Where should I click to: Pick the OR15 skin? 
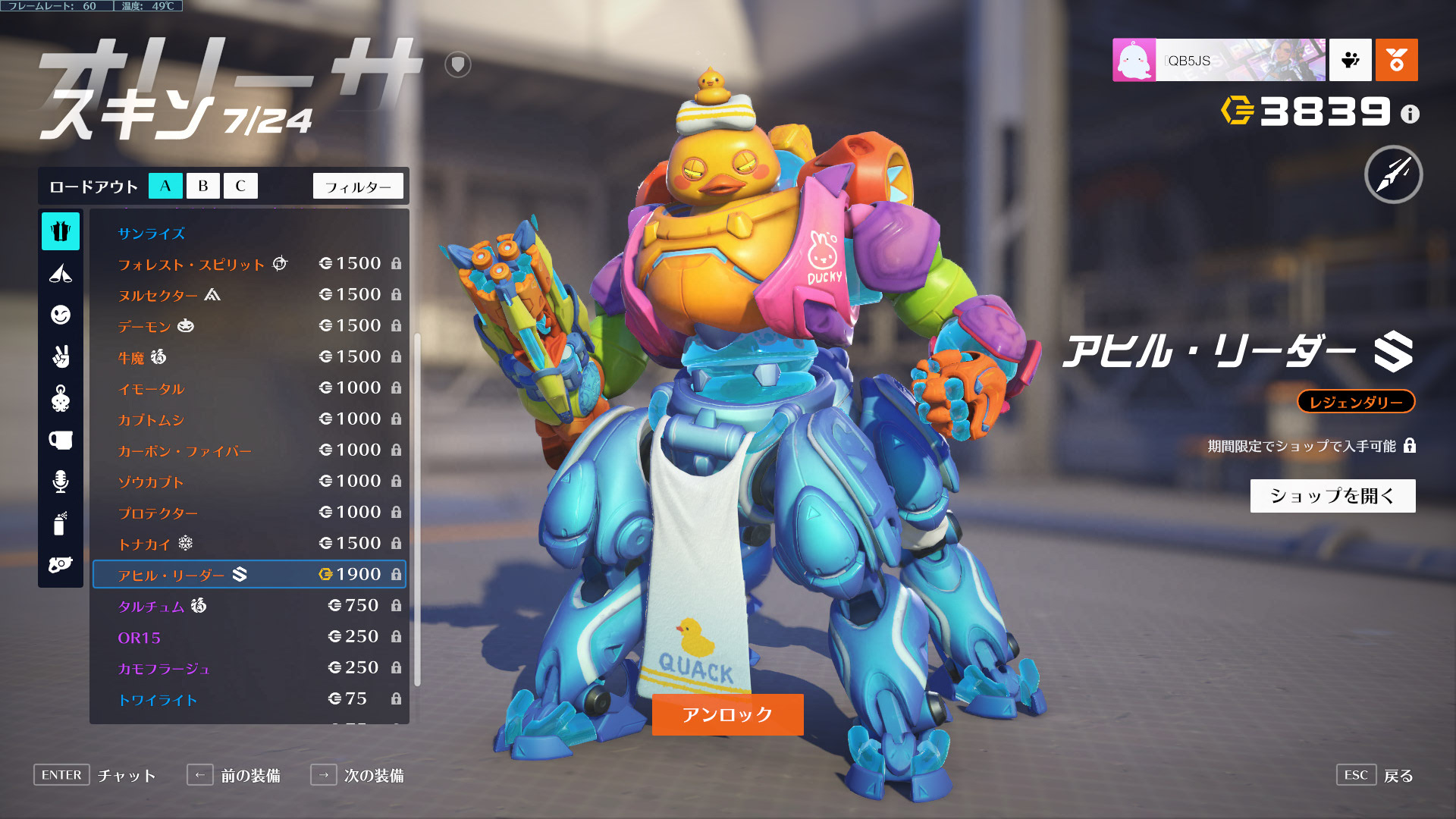(x=140, y=637)
